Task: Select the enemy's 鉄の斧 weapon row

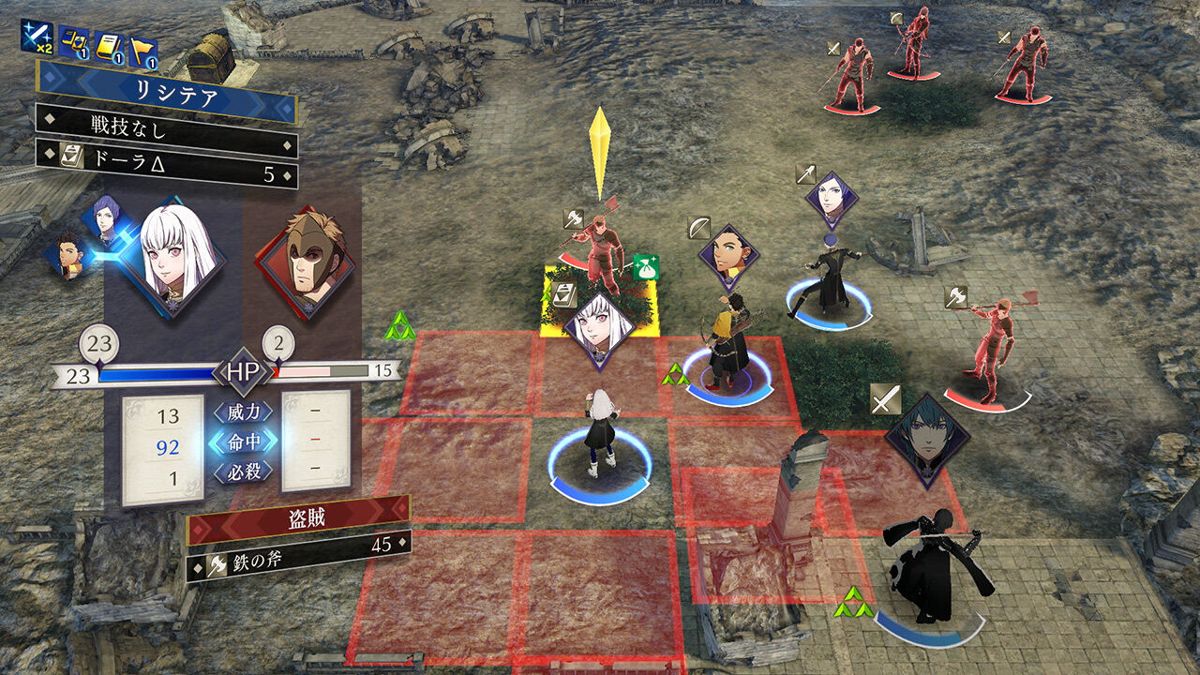Action: point(298,546)
